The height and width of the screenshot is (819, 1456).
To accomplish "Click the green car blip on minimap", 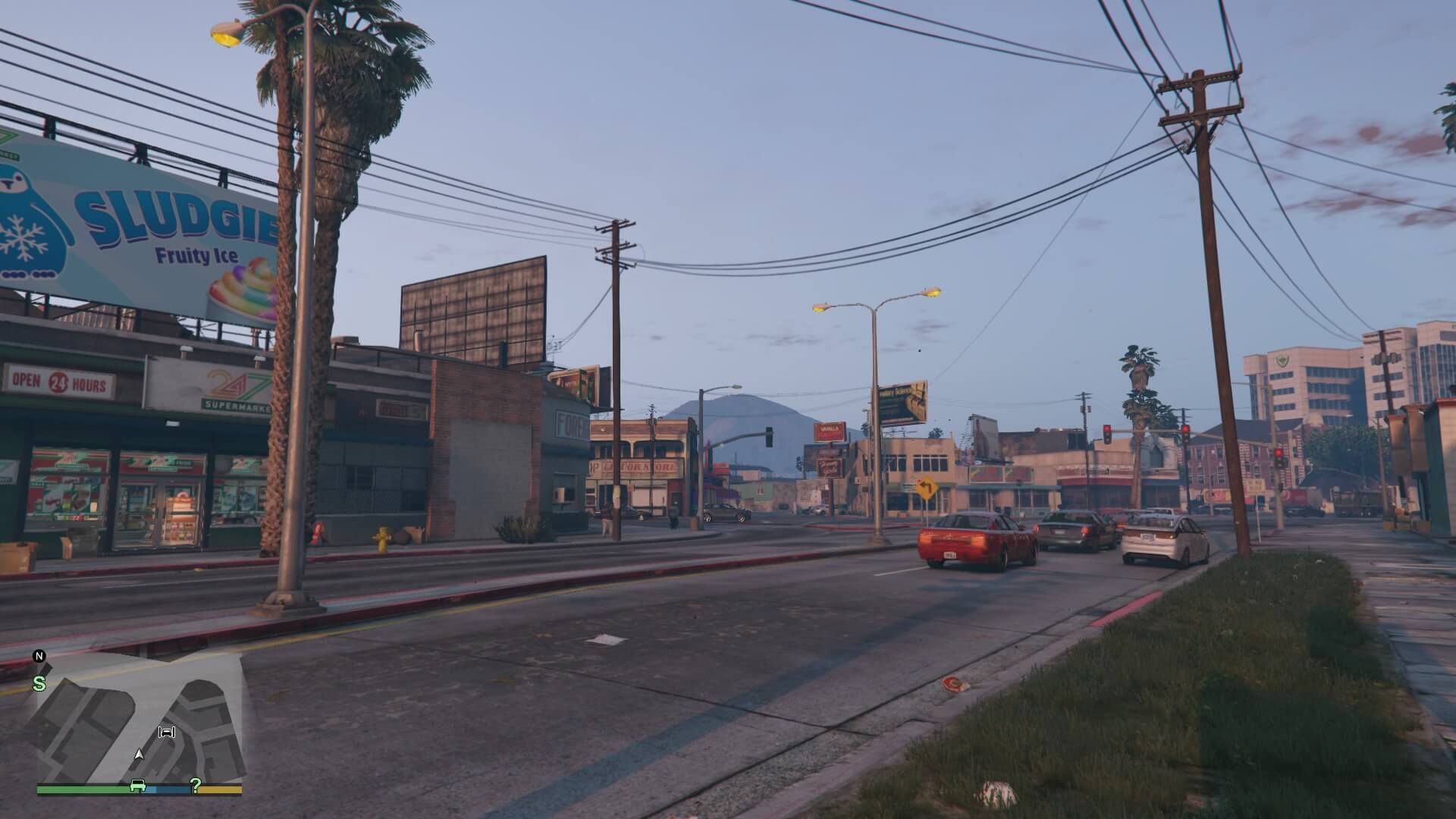I will 137,786.
